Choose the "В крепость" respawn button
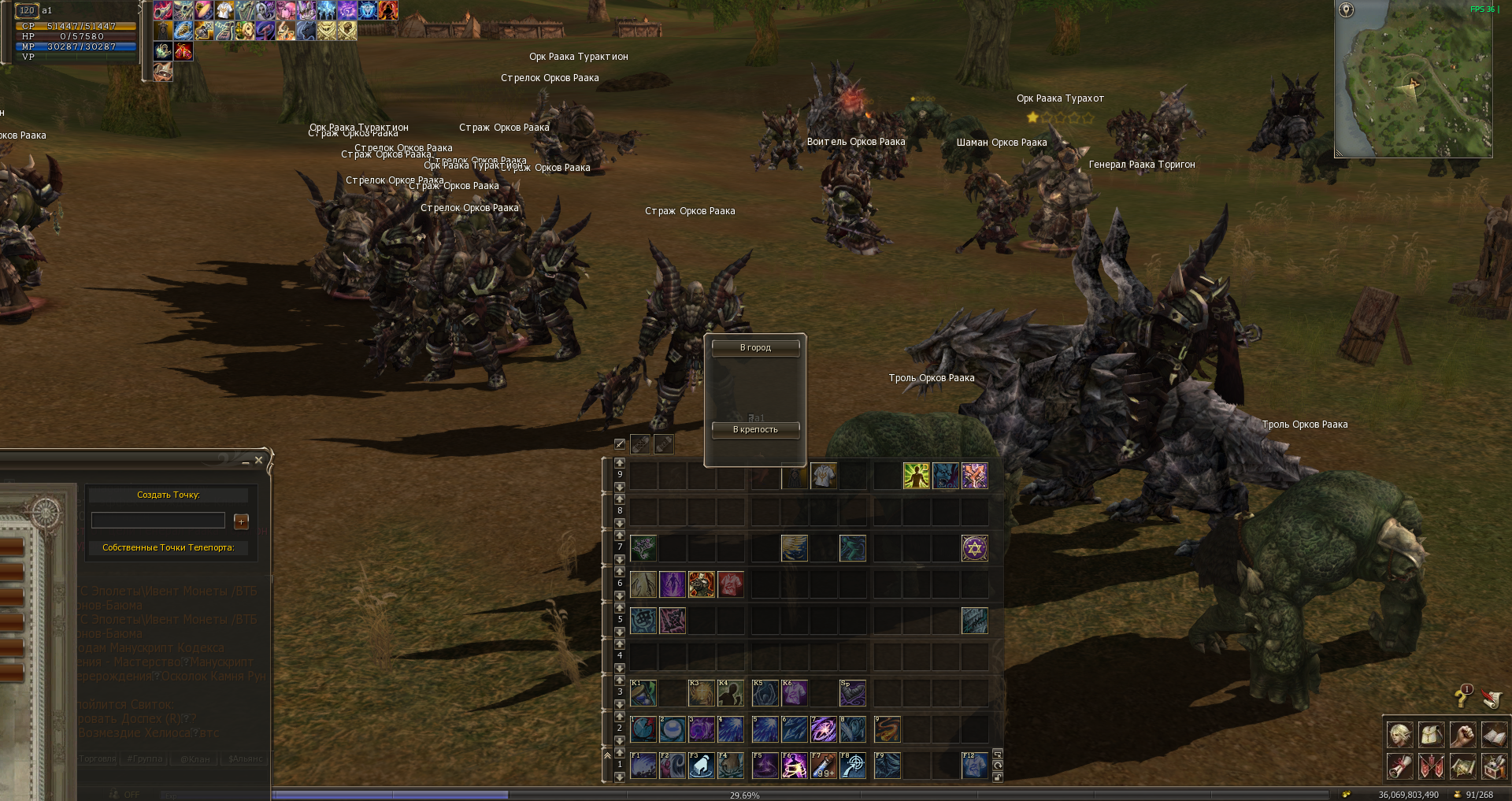 coord(755,429)
